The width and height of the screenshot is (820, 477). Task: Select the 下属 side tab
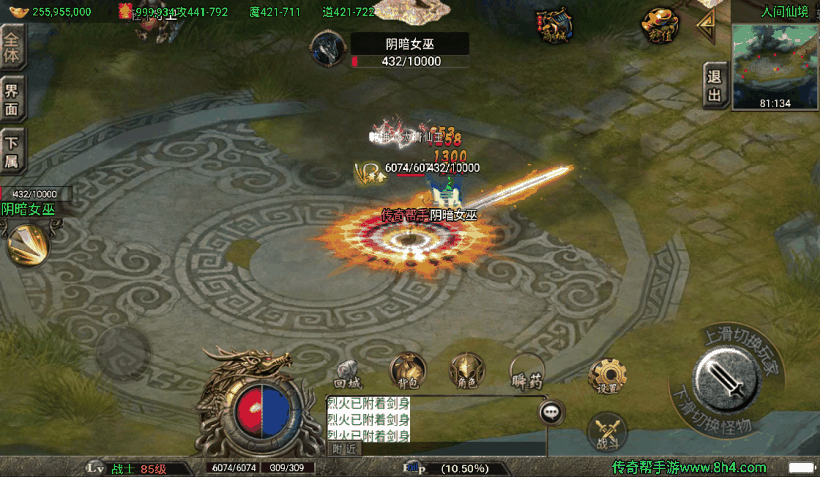[12, 151]
